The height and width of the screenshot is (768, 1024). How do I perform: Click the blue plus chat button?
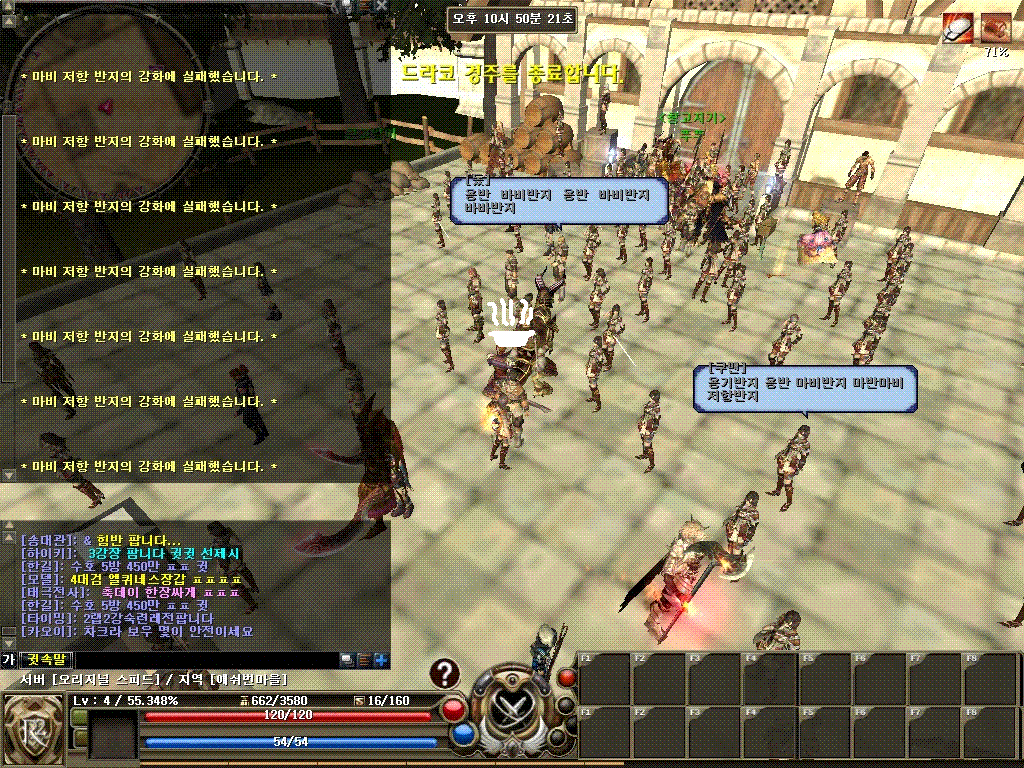pos(380,660)
